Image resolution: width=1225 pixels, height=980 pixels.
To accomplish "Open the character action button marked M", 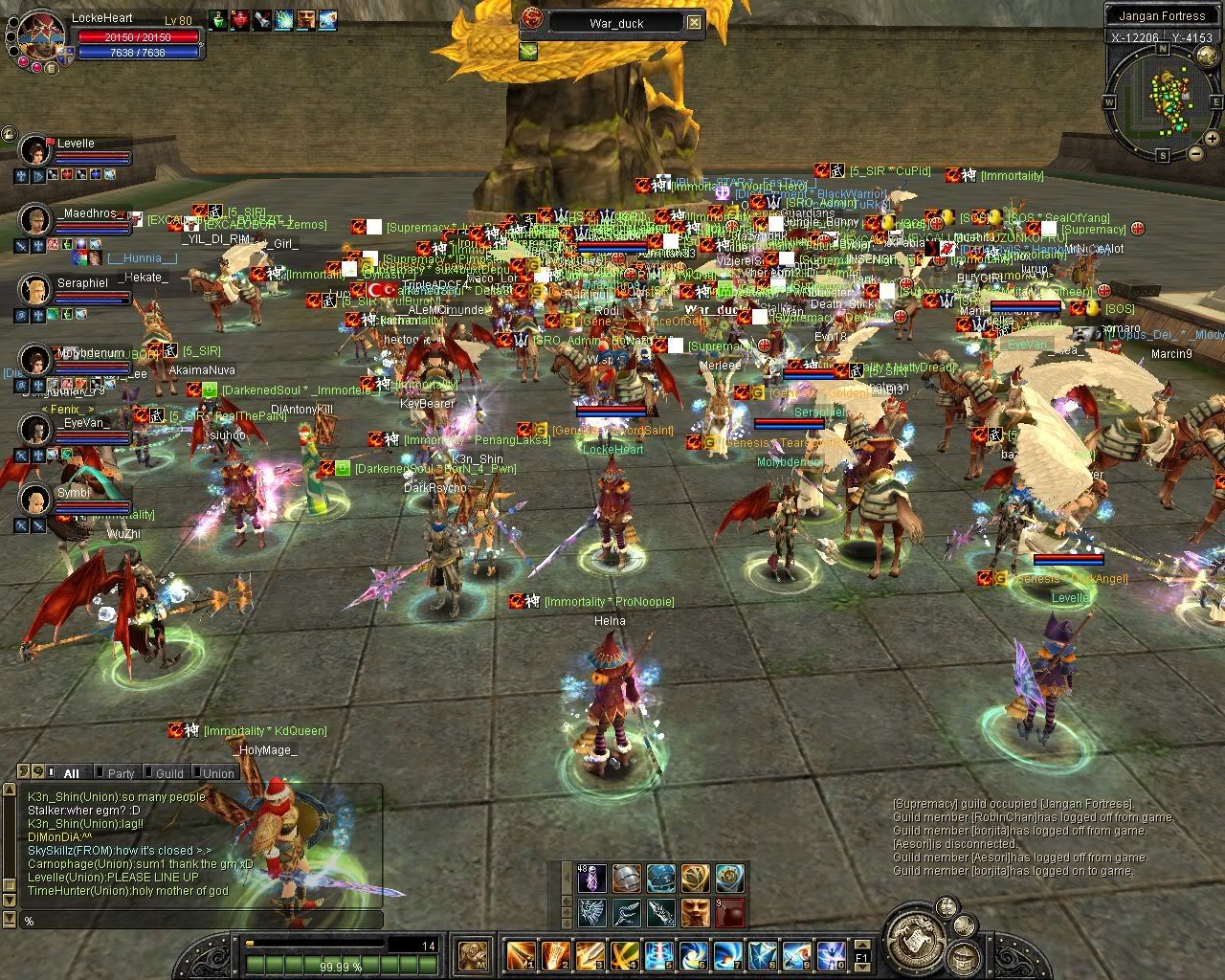I will tap(474, 955).
